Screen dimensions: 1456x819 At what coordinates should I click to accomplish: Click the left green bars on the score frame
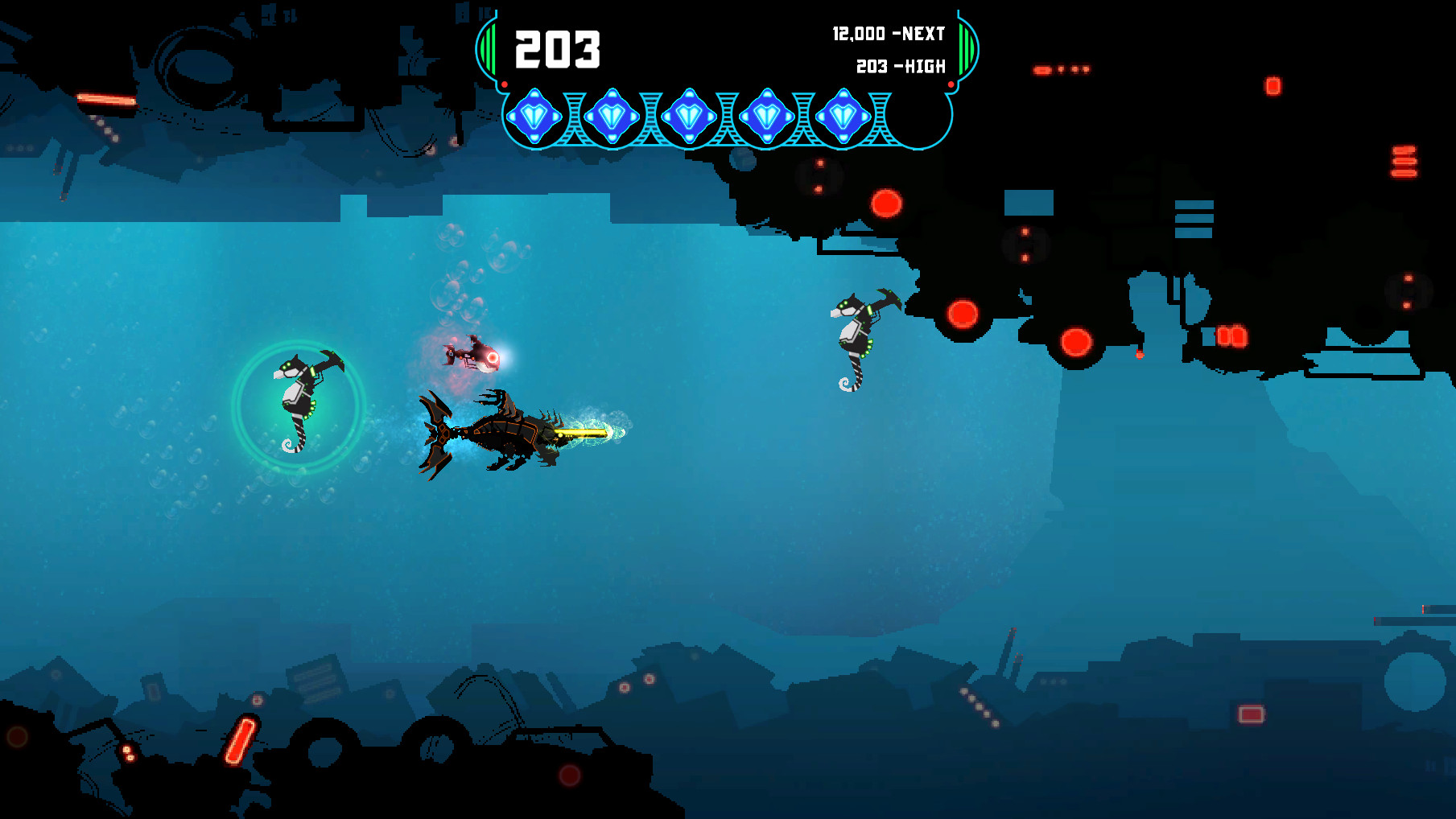[x=489, y=48]
